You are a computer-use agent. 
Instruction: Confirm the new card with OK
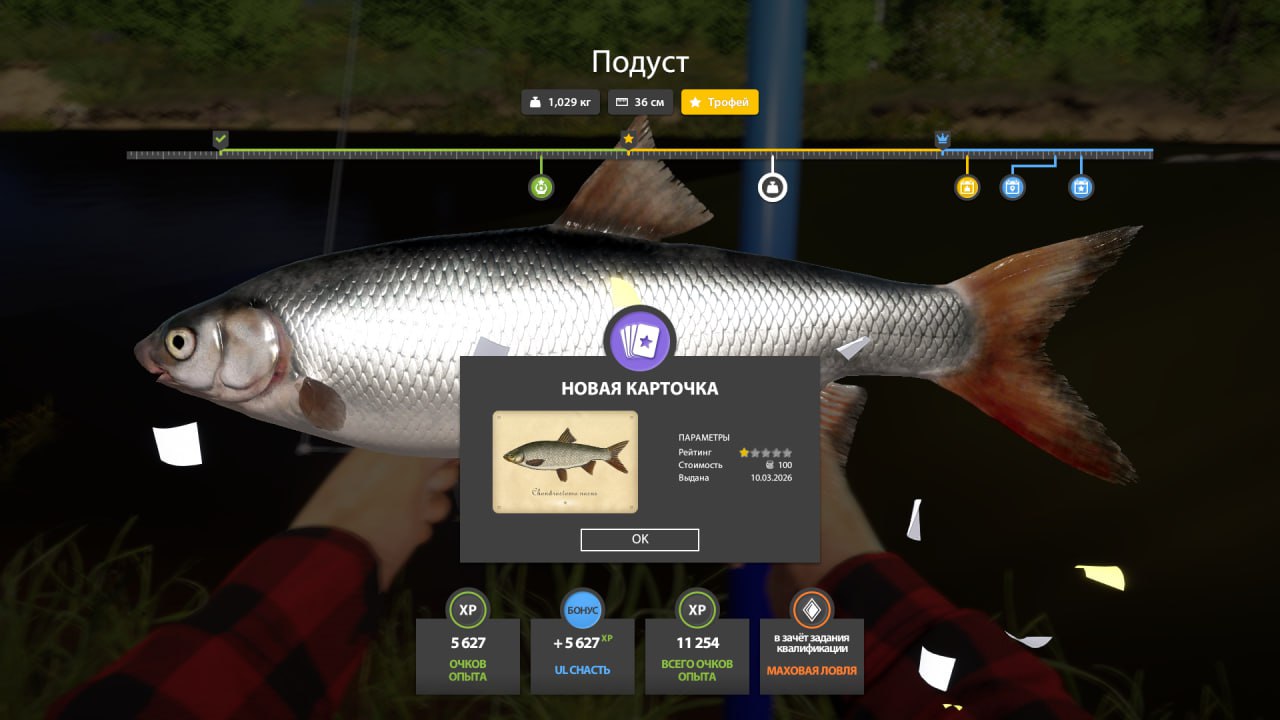click(x=640, y=539)
